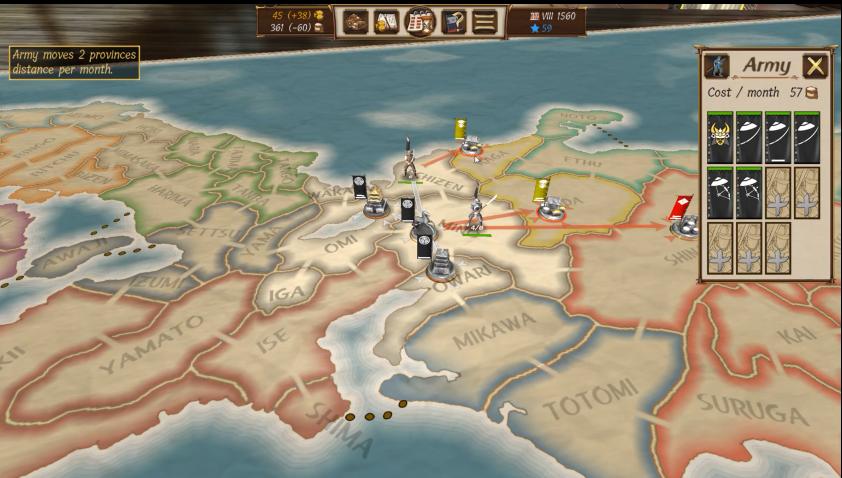Open the map and coins screen
Image resolution: width=842 pixels, height=478 pixels.
click(x=387, y=21)
